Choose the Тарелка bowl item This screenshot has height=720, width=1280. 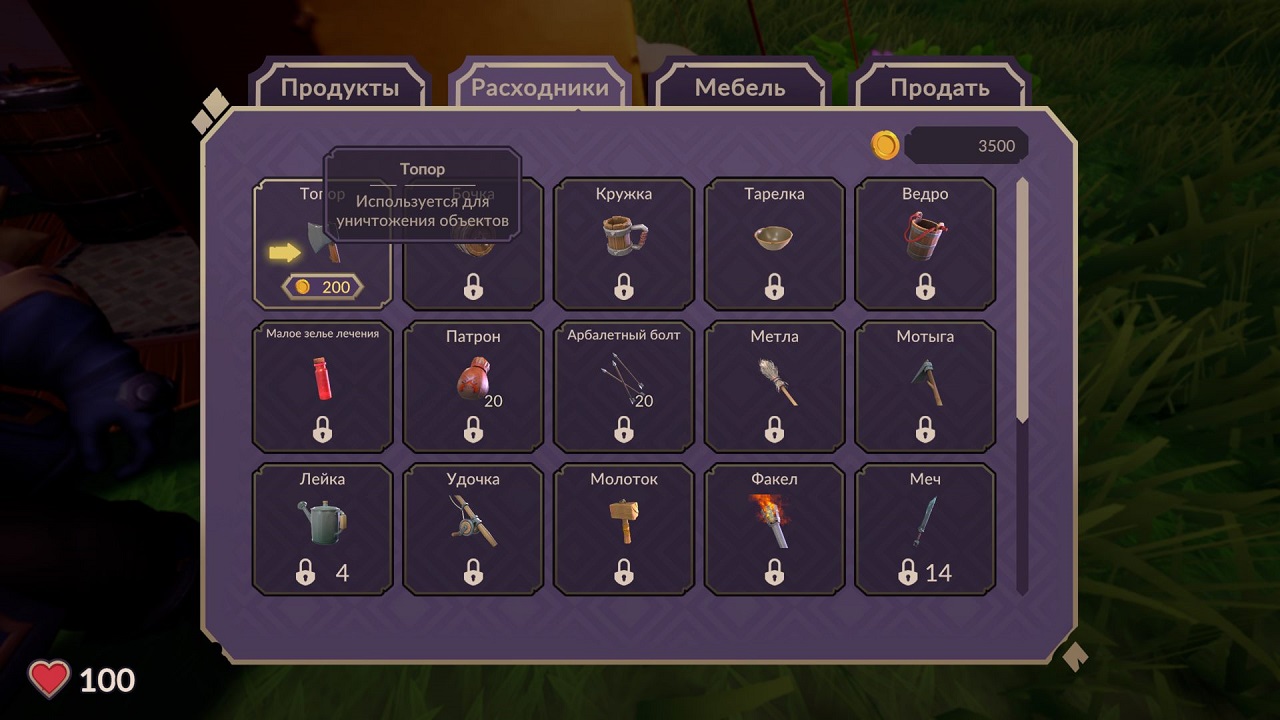coord(775,244)
